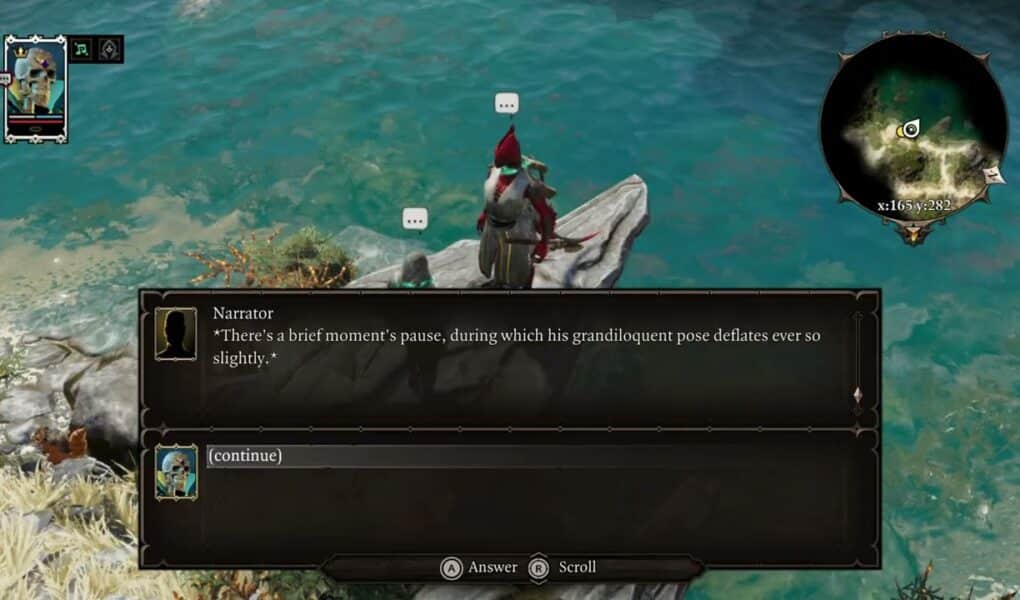Click the skull portrait beside the reply
Image resolution: width=1020 pixels, height=600 pixels.
coord(176,473)
